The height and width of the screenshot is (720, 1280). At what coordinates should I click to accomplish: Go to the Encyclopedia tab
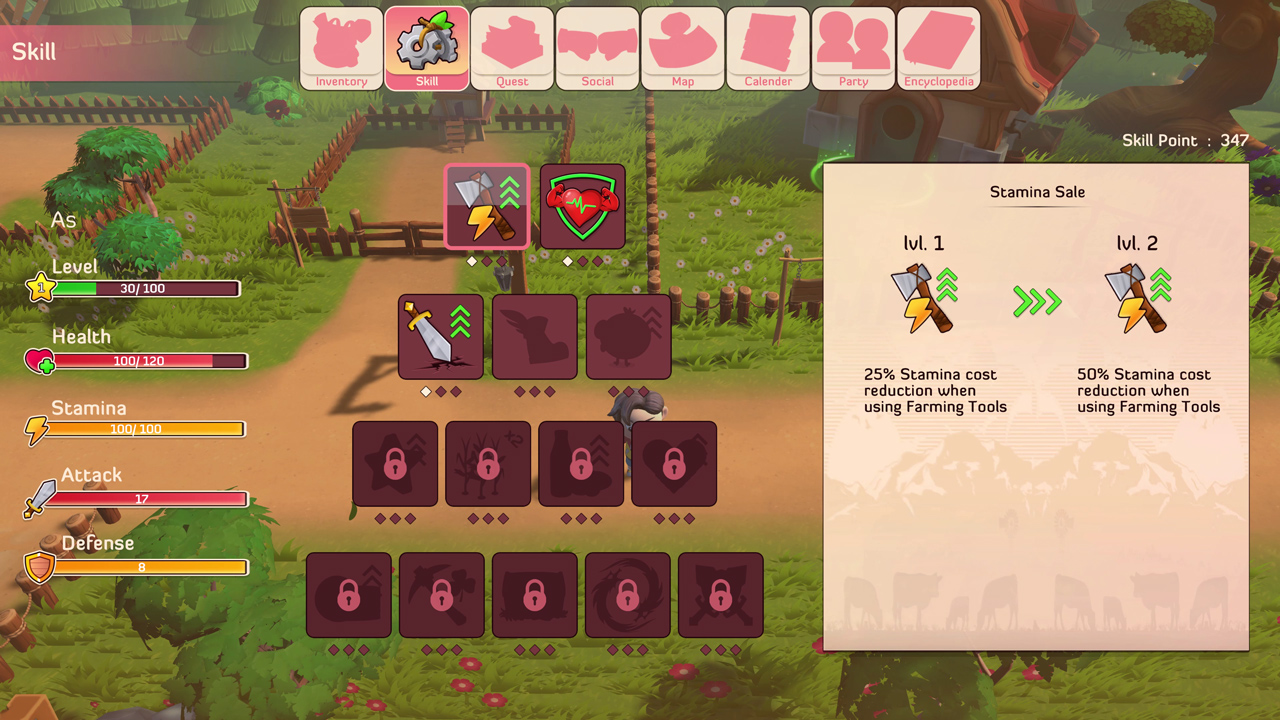click(x=938, y=47)
